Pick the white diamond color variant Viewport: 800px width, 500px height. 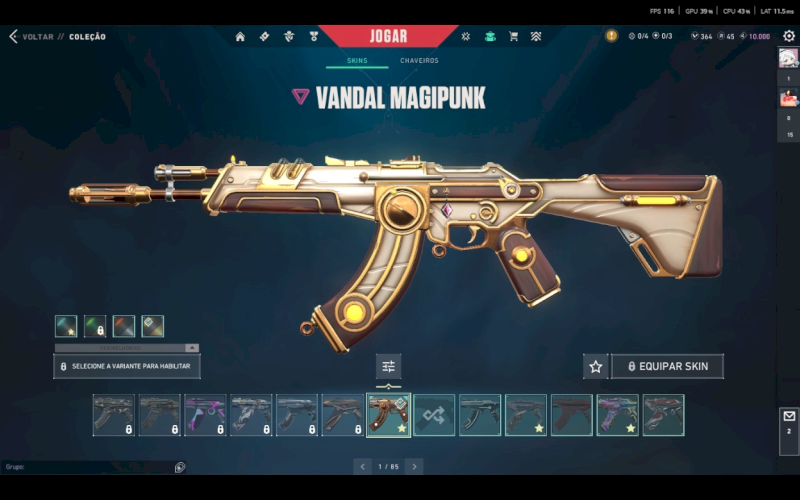point(153,326)
